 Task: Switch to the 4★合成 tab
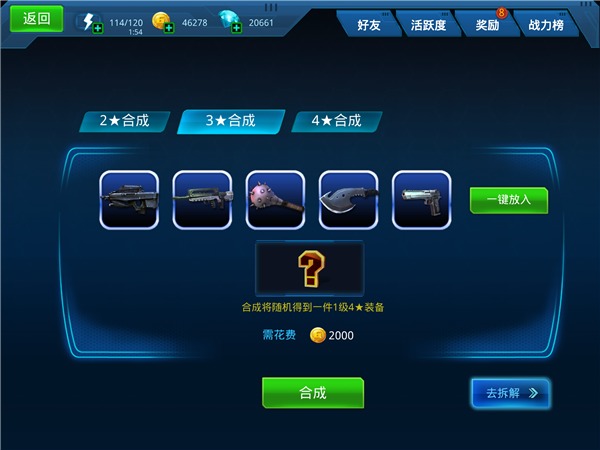[337, 121]
